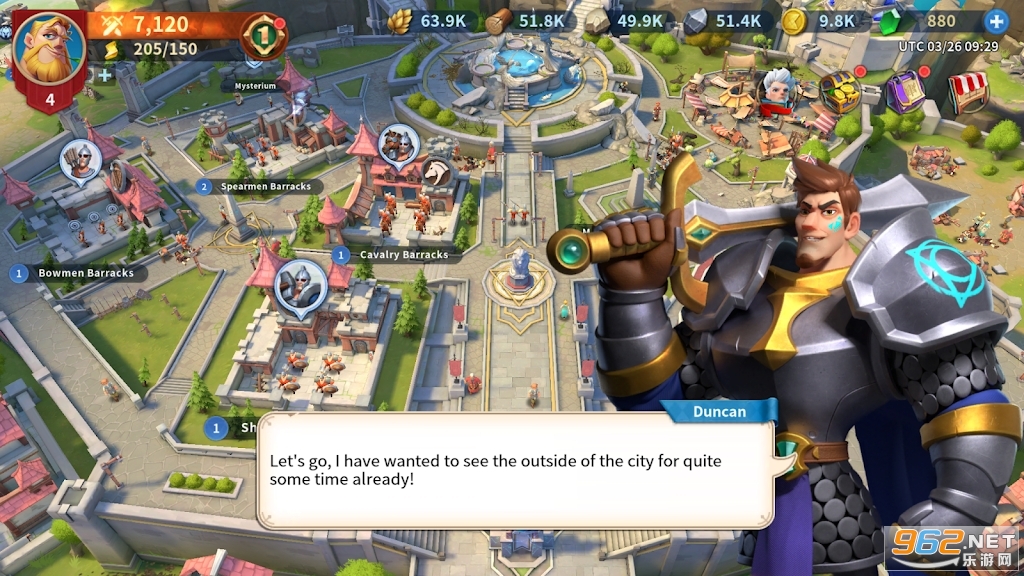This screenshot has width=1024, height=576.
Task: Tap the gold coin resource counter
Action: pos(820,21)
